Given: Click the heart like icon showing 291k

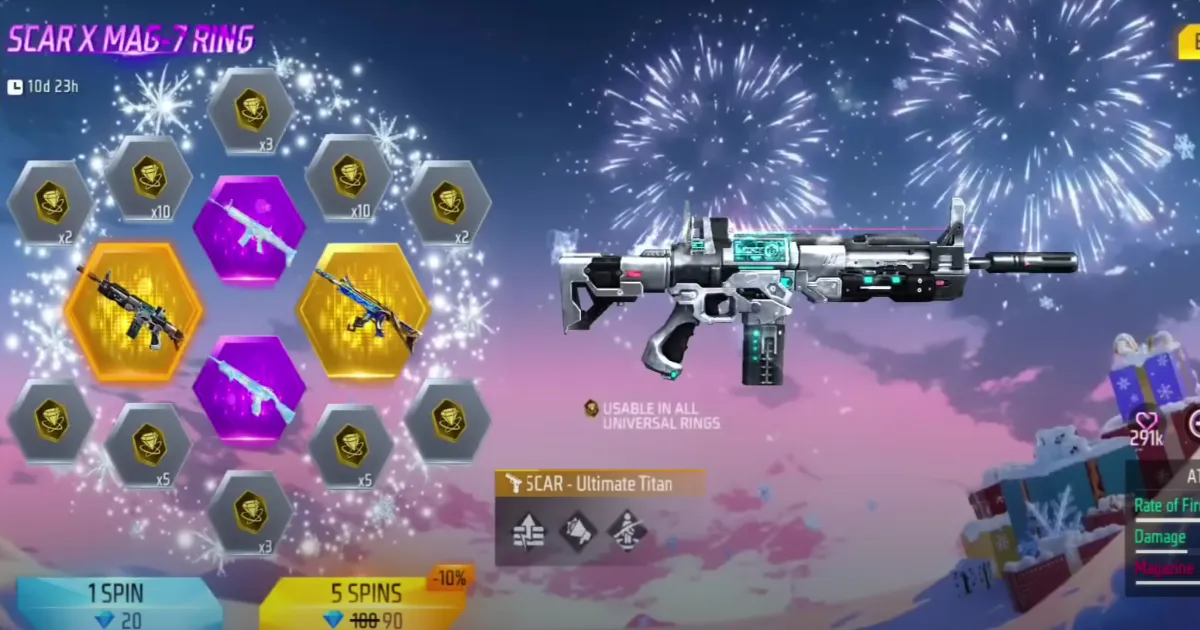Looking at the screenshot, I should (x=1146, y=422).
